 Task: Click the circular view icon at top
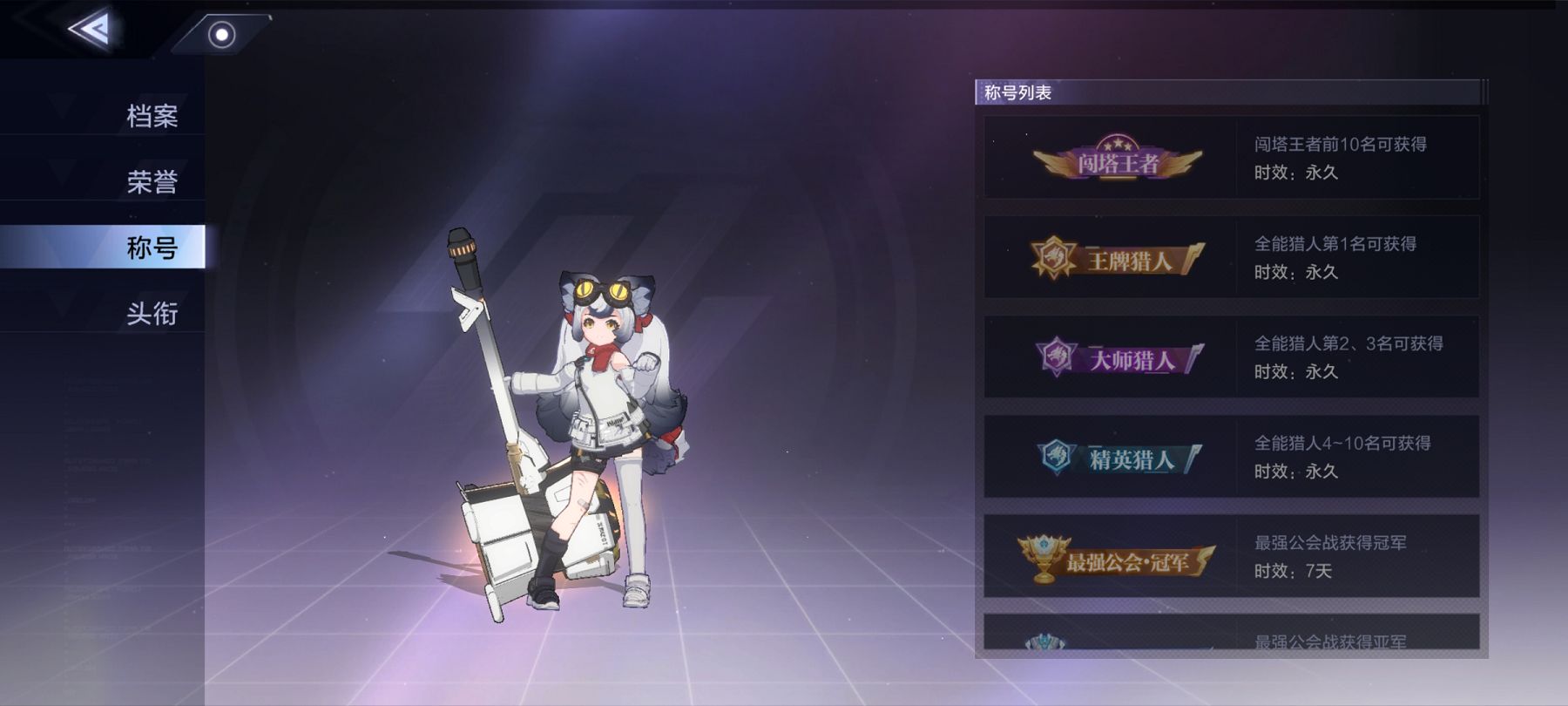coord(222,35)
